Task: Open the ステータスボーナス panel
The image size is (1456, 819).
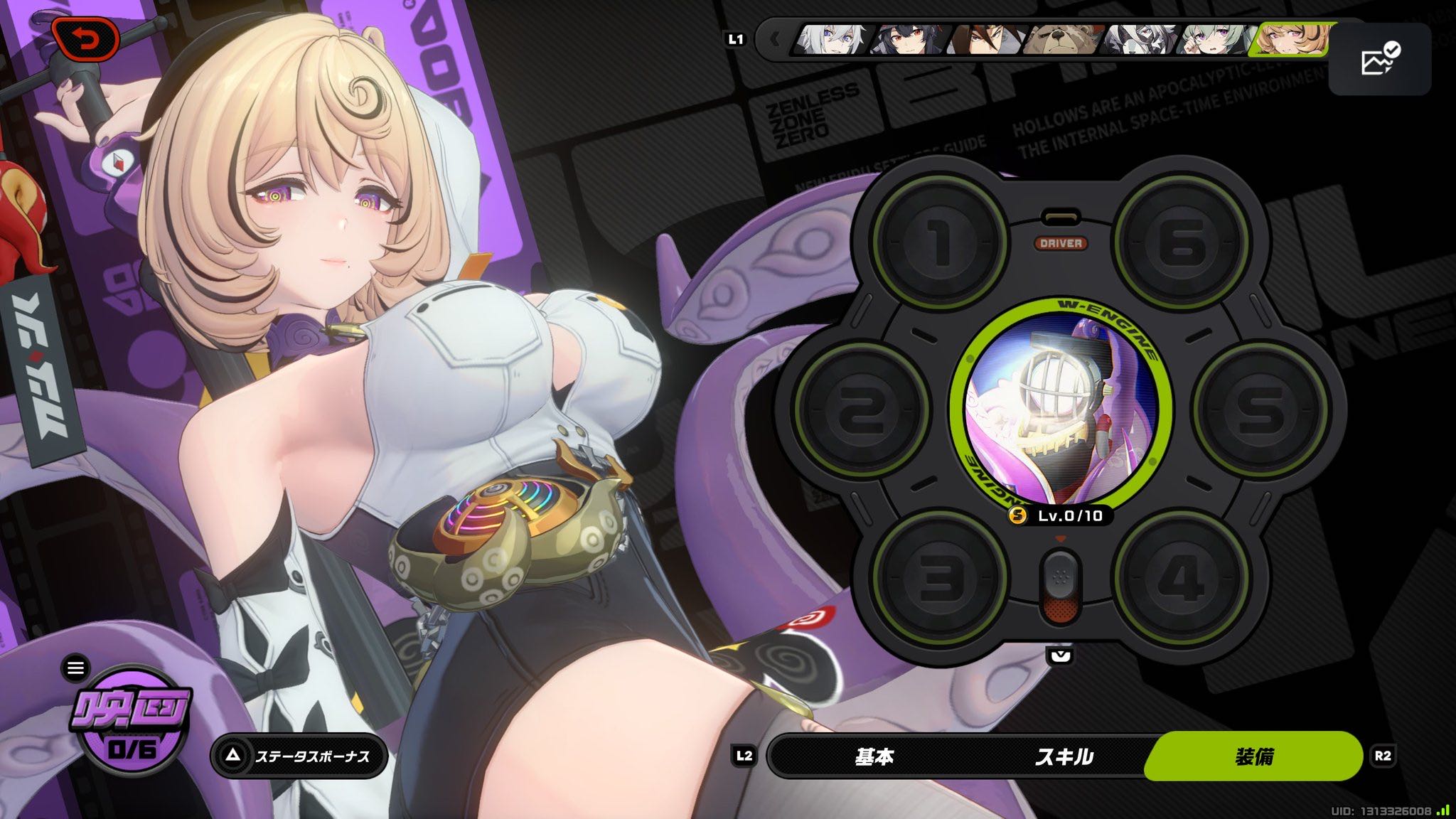Action: [299, 756]
